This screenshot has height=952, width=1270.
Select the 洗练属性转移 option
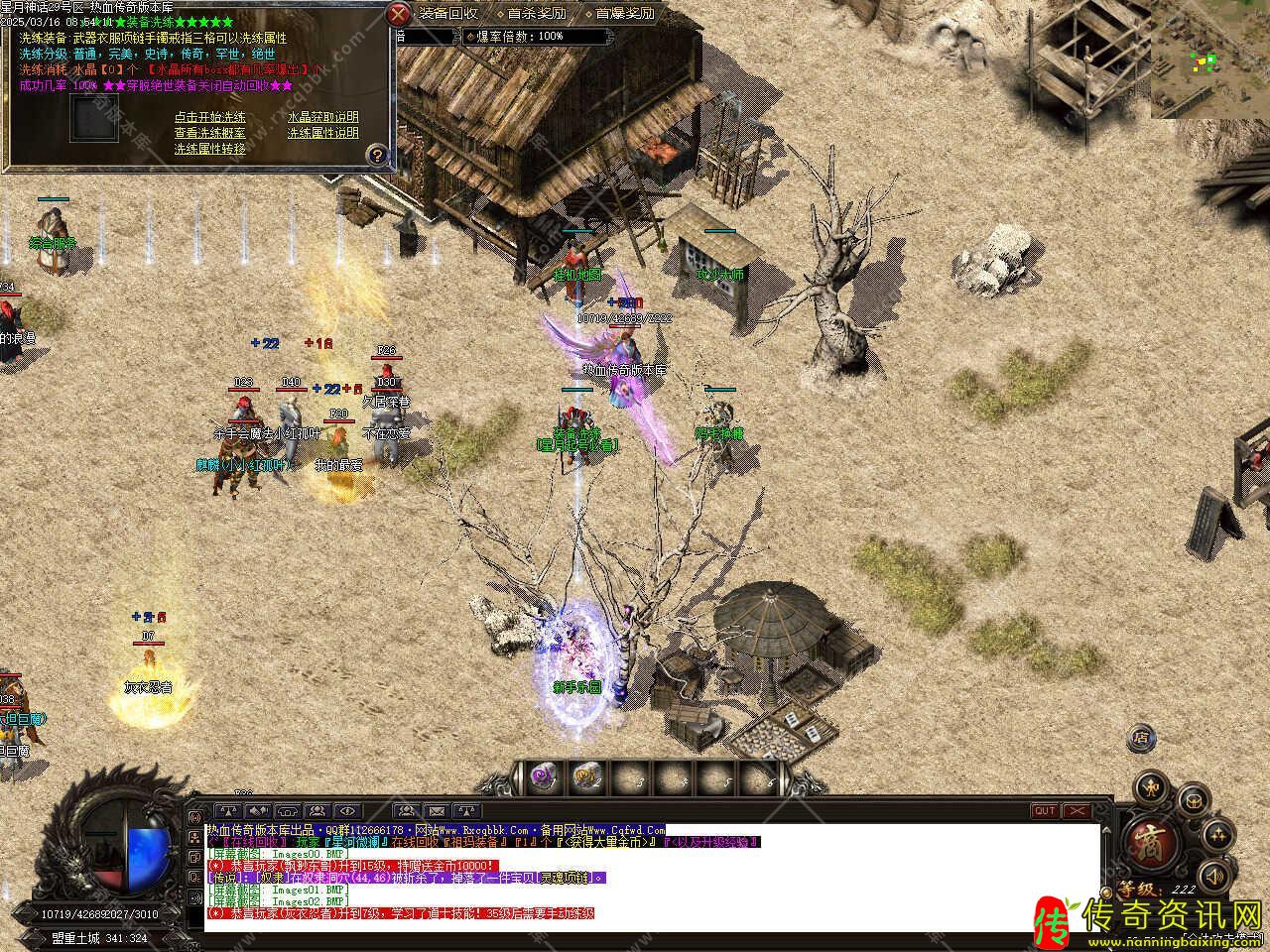(209, 149)
